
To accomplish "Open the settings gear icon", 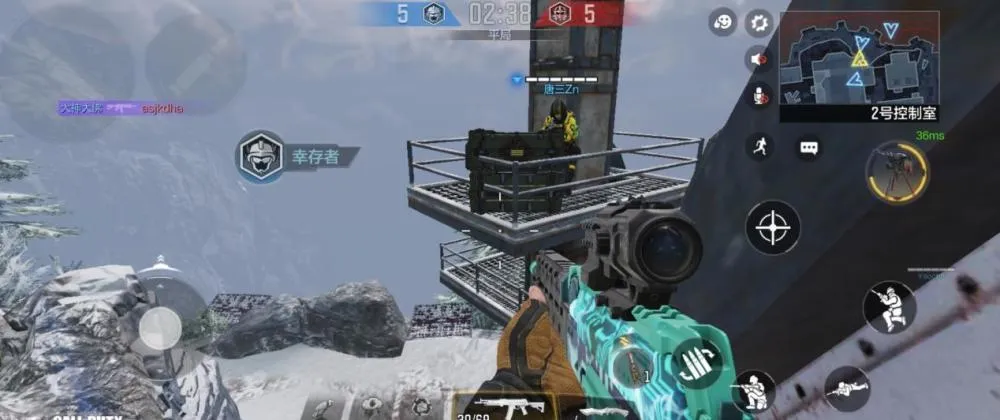I will [760, 22].
